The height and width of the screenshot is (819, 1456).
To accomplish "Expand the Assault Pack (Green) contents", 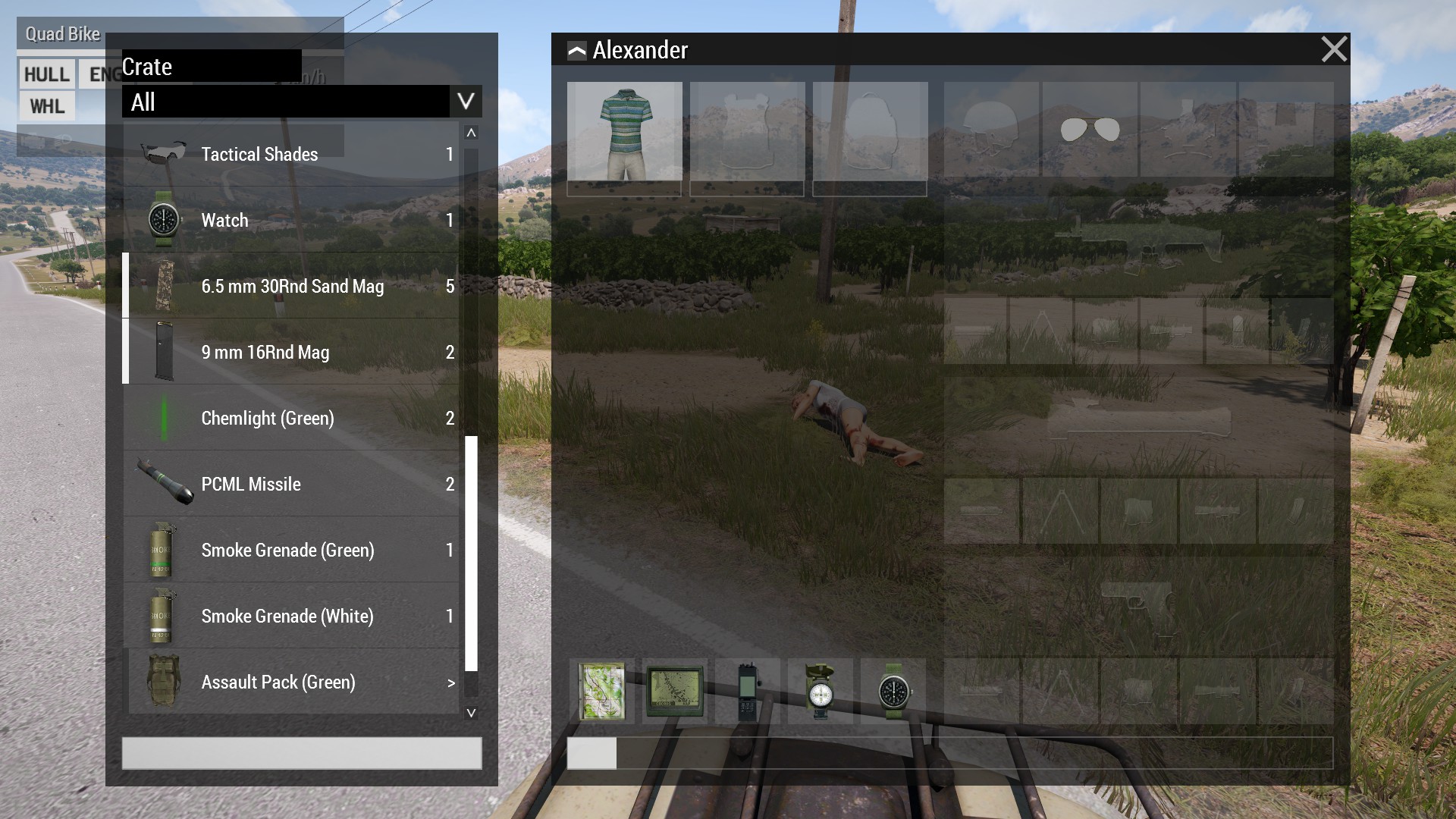I will [451, 682].
